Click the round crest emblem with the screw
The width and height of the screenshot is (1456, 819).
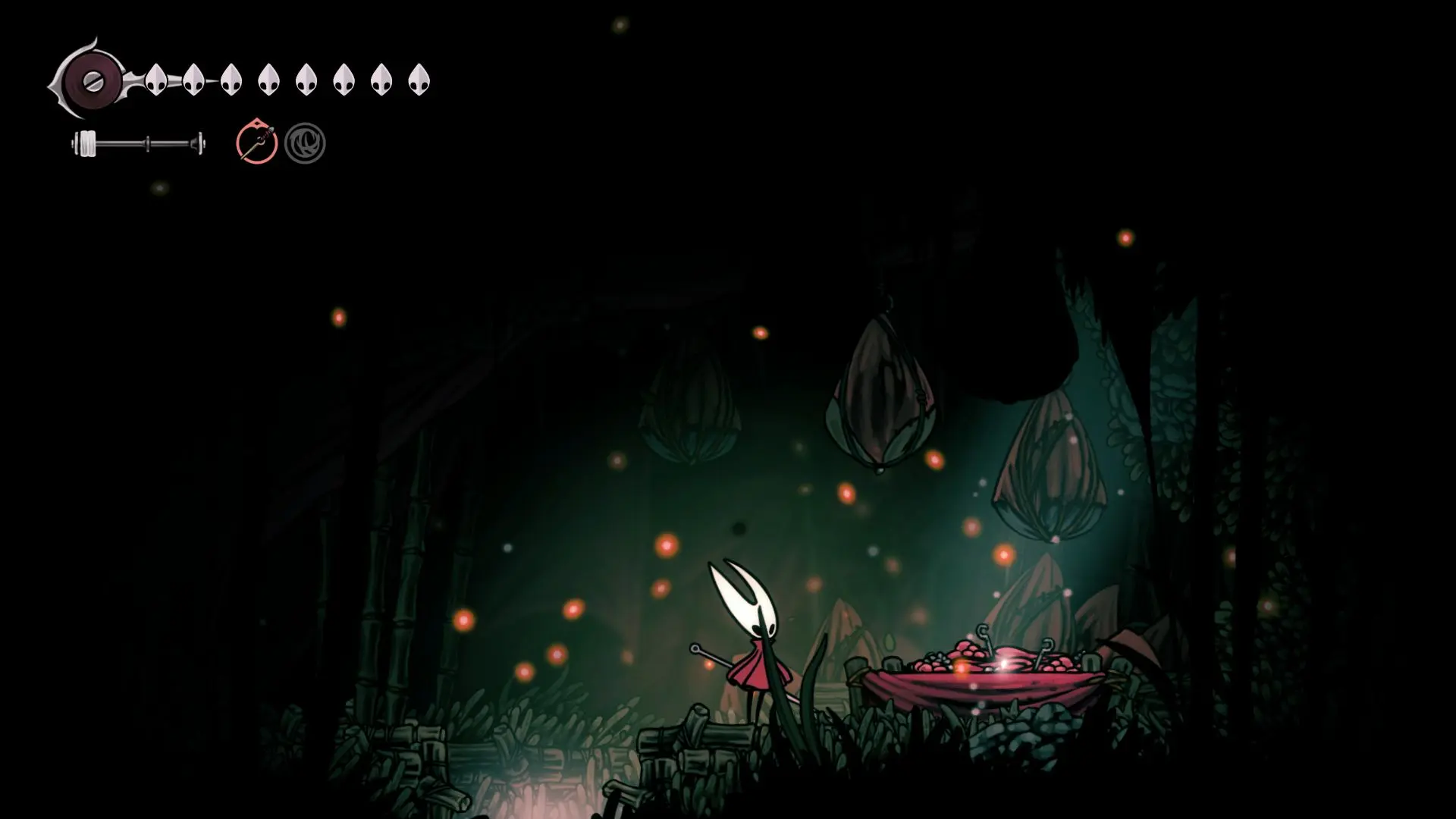[x=93, y=80]
